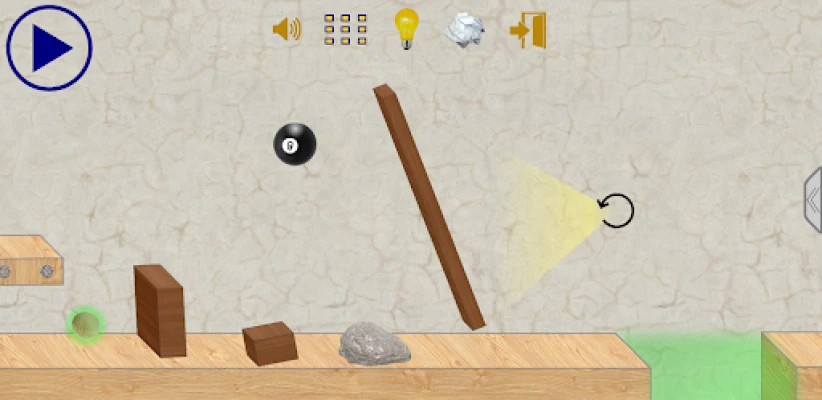This screenshot has height=400, width=822.
Task: Open the level select grid
Action: [345, 29]
